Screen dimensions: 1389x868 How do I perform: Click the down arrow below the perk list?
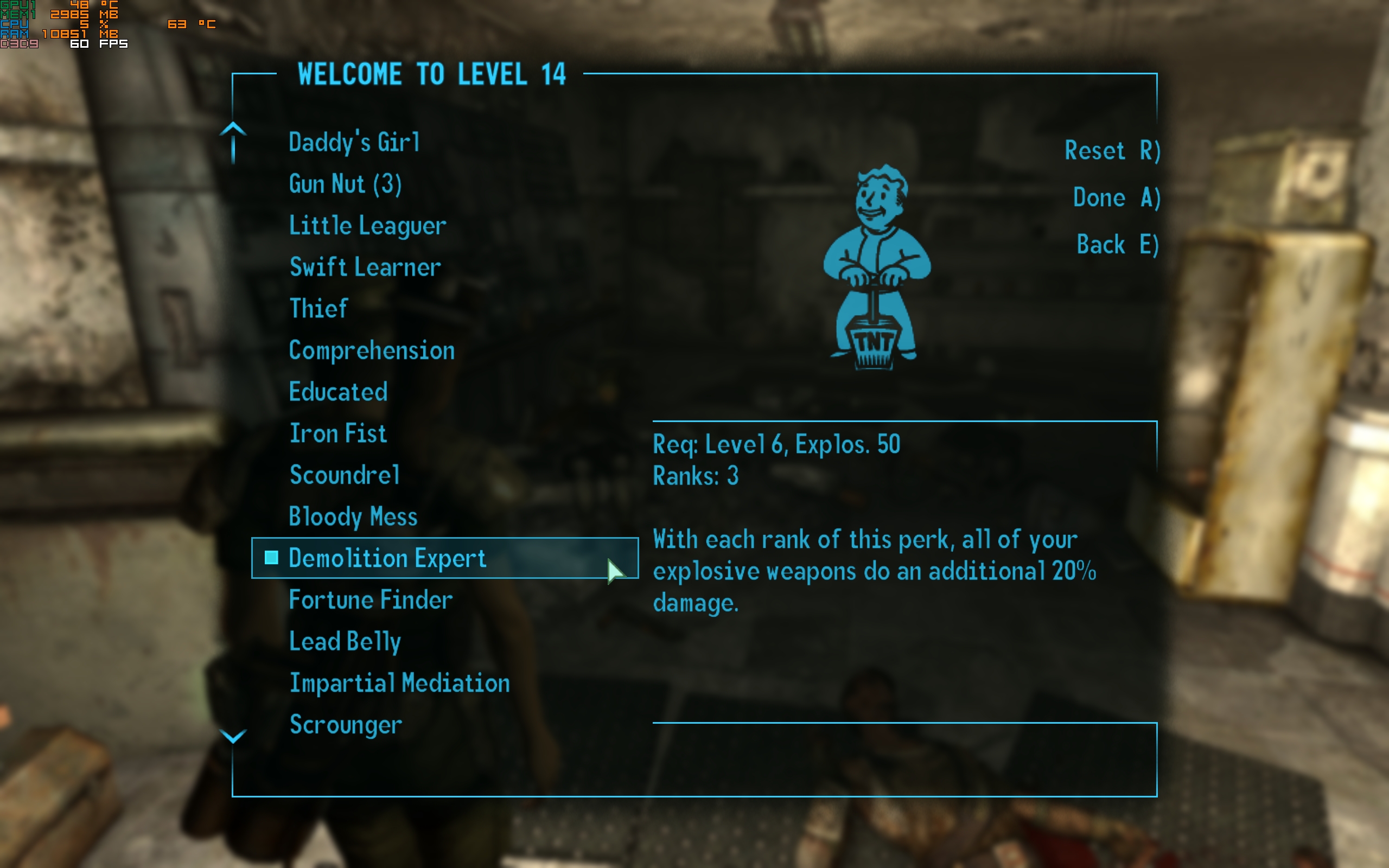(233, 736)
